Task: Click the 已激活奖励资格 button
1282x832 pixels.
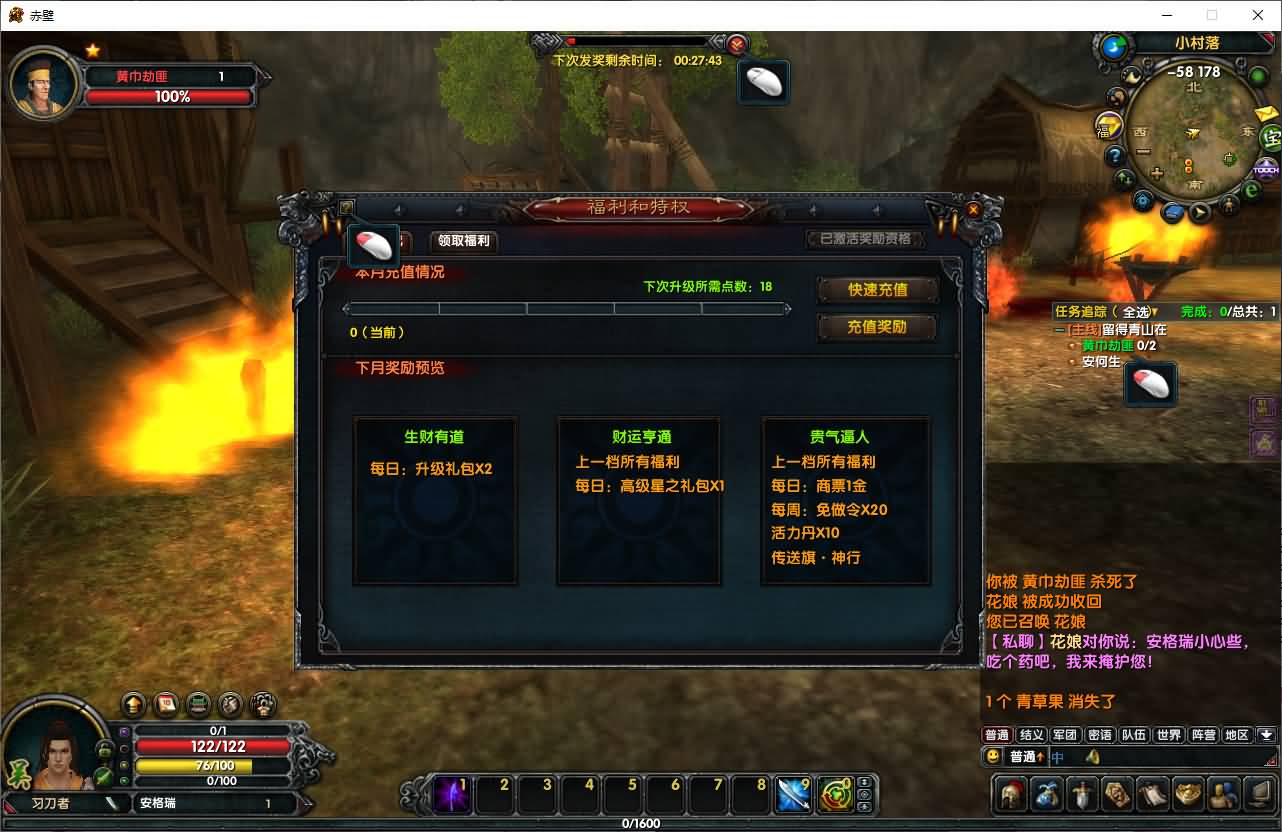Action: (x=865, y=240)
